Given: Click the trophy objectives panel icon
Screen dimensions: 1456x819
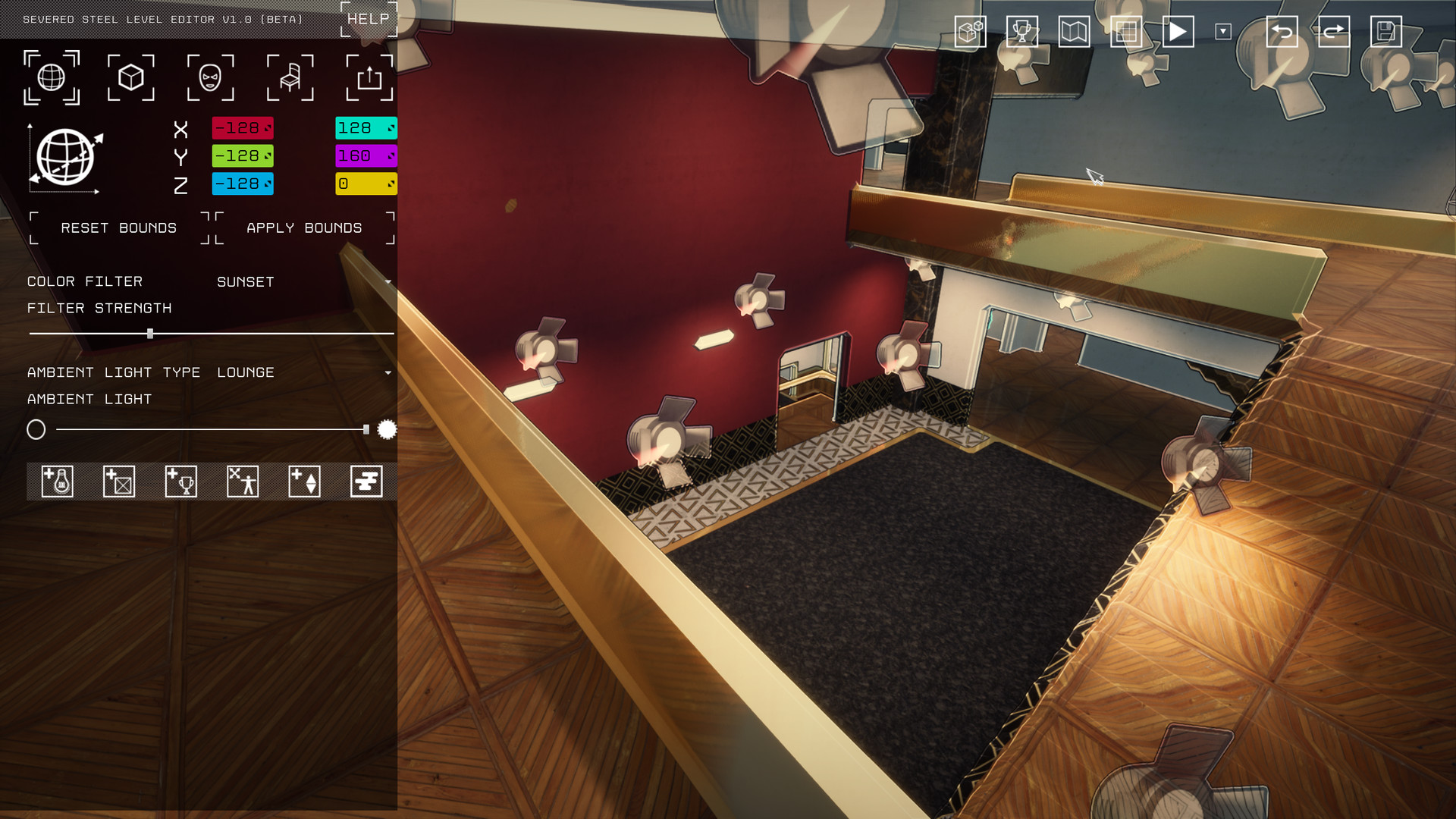Looking at the screenshot, I should [x=1021, y=32].
